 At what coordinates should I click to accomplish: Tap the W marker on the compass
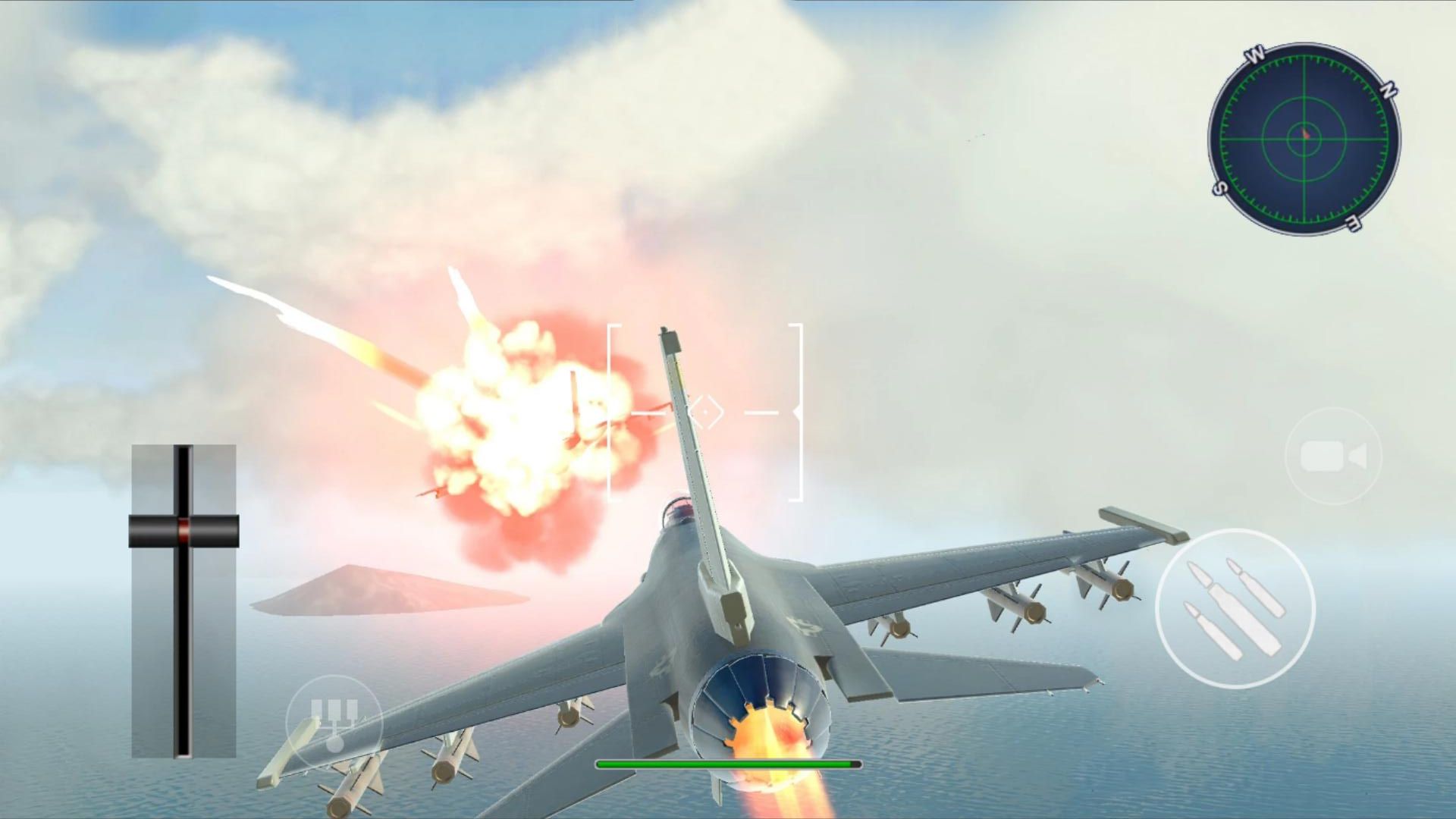pos(1255,54)
